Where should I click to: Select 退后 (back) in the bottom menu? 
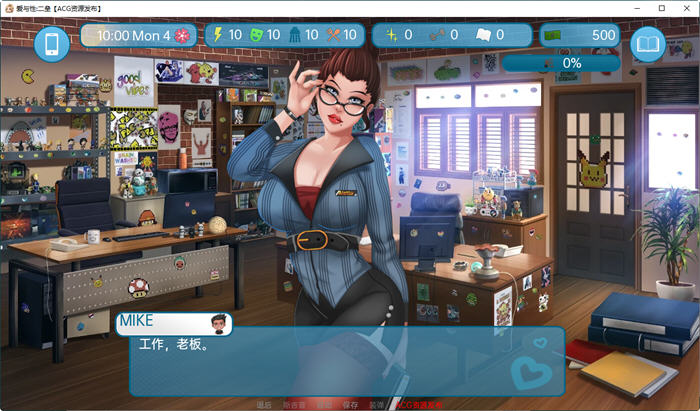point(264,405)
